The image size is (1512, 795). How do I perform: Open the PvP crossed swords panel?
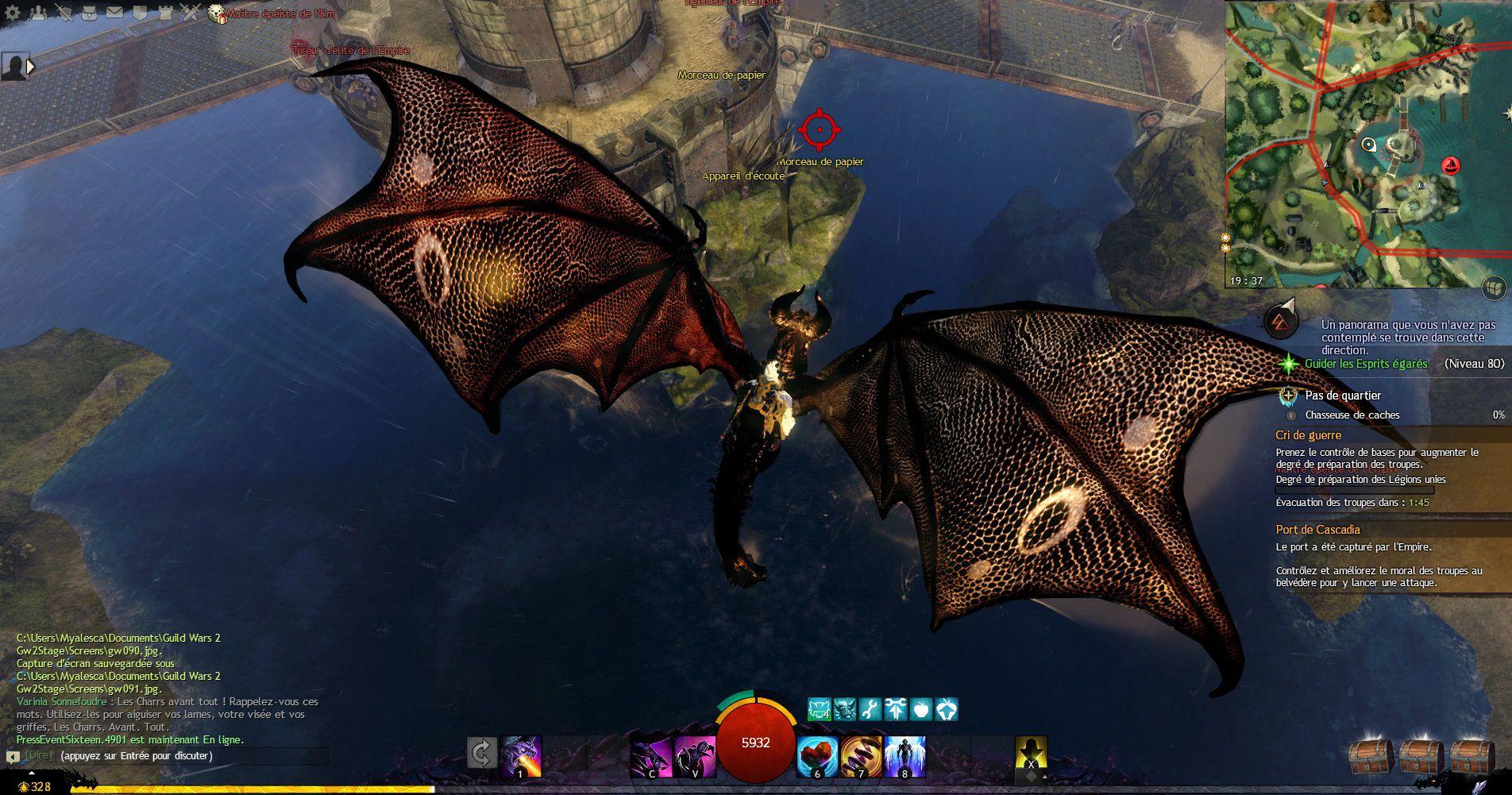coord(191,12)
